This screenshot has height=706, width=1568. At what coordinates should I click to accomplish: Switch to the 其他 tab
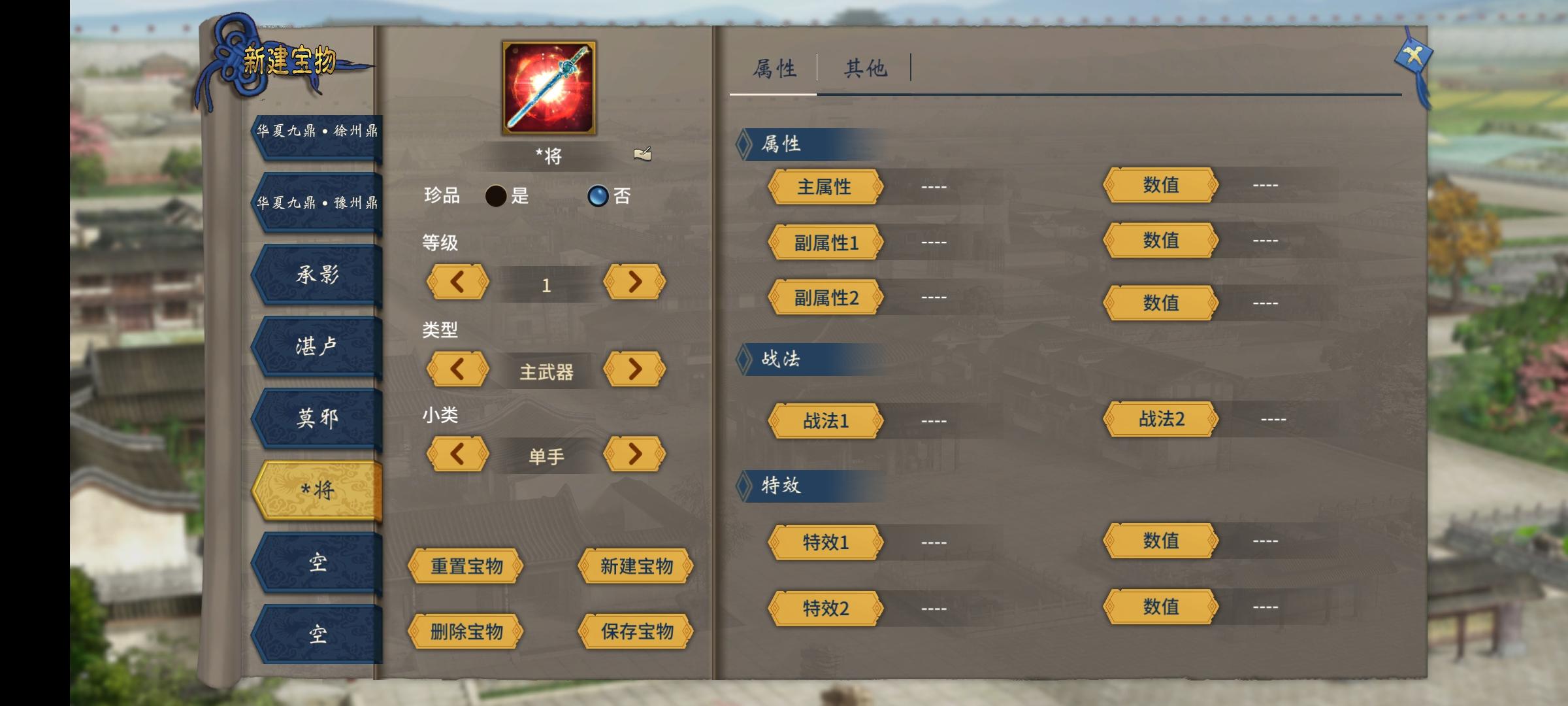867,67
